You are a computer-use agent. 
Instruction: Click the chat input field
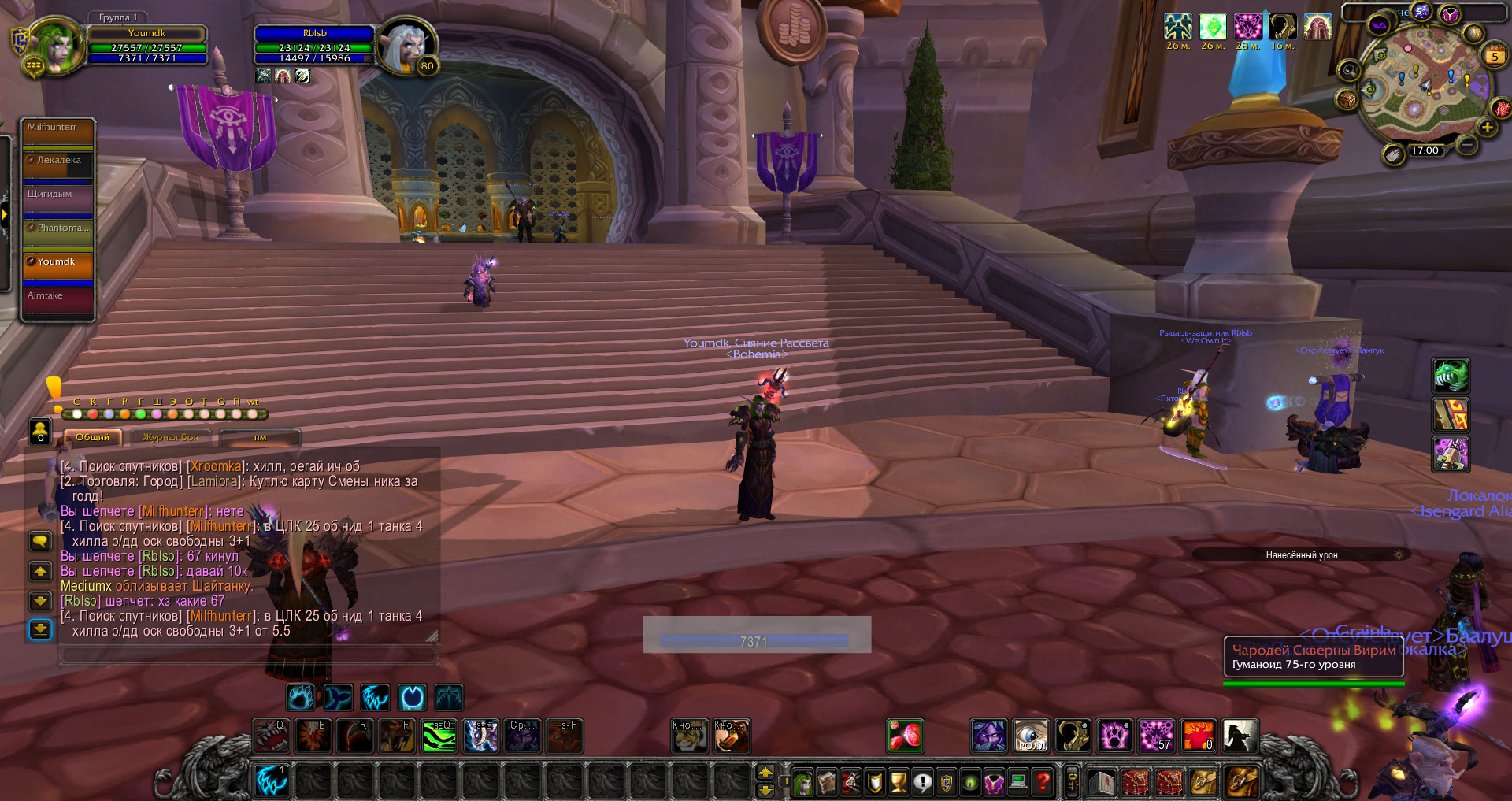click(248, 654)
